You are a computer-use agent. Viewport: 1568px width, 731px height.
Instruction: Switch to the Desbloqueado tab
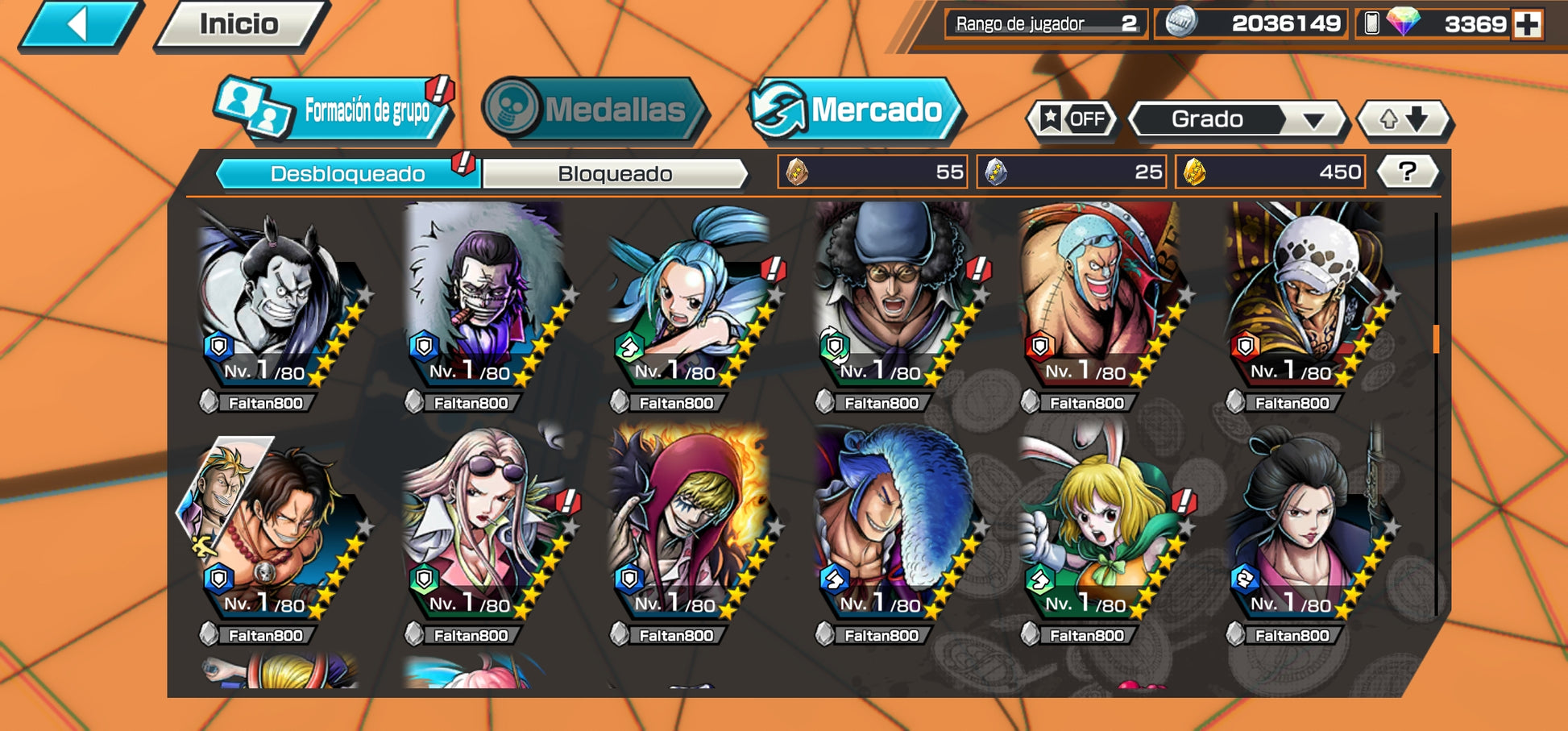347,173
